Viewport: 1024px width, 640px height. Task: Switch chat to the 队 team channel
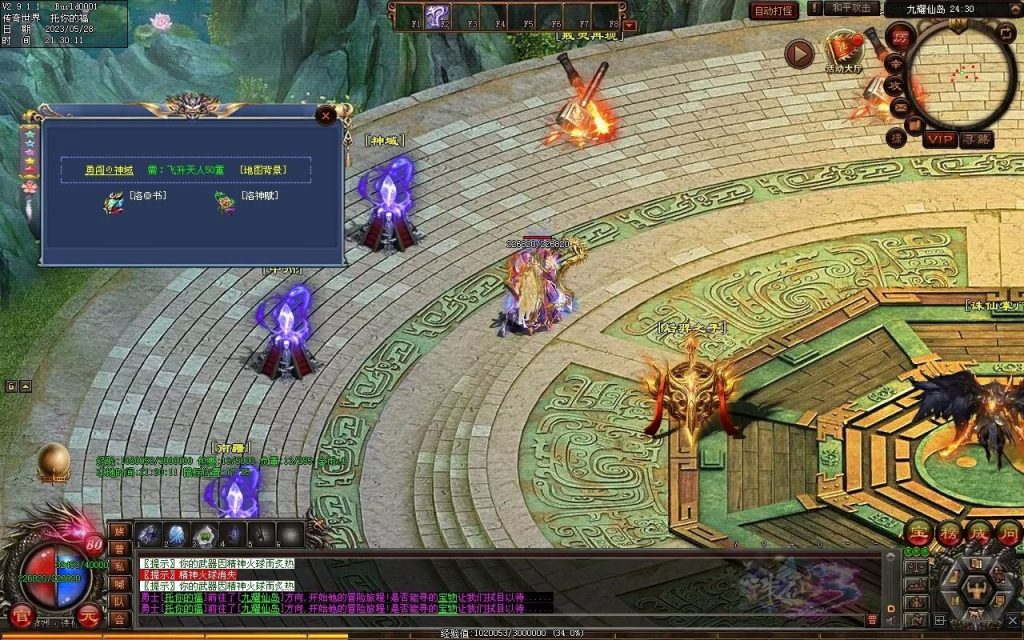point(118,602)
